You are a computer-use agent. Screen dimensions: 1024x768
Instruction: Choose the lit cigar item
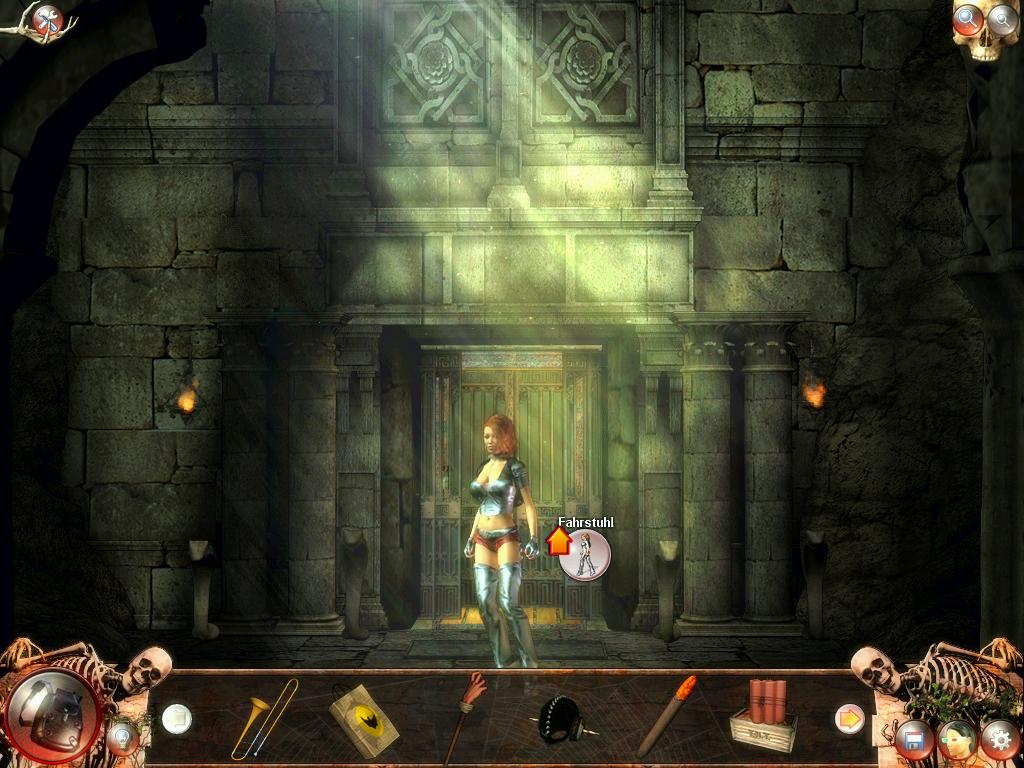[x=666, y=716]
